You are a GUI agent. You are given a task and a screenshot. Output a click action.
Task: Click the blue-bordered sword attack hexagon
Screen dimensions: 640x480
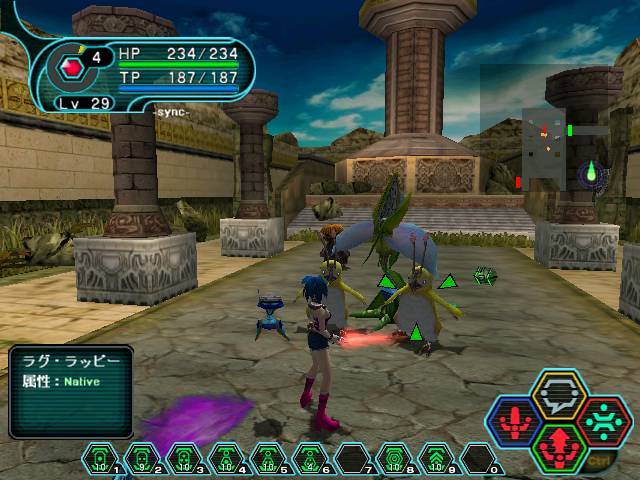[x=513, y=420]
